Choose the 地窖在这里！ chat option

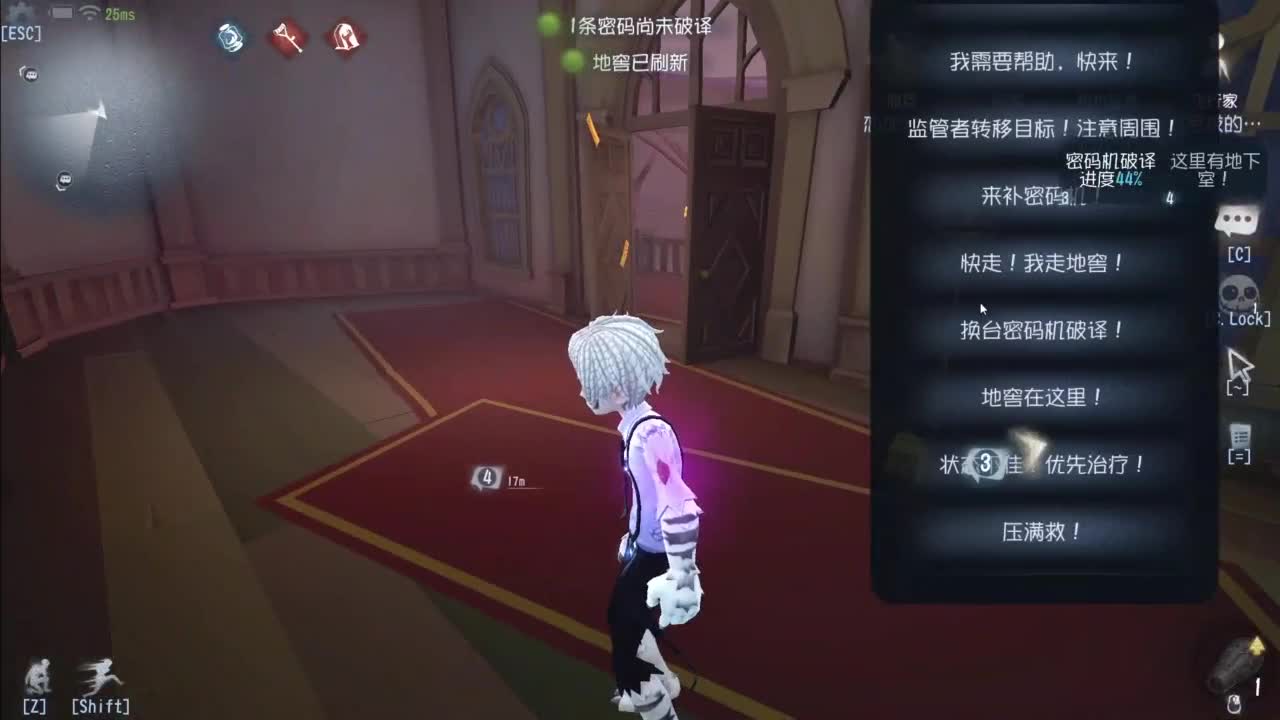point(1043,397)
